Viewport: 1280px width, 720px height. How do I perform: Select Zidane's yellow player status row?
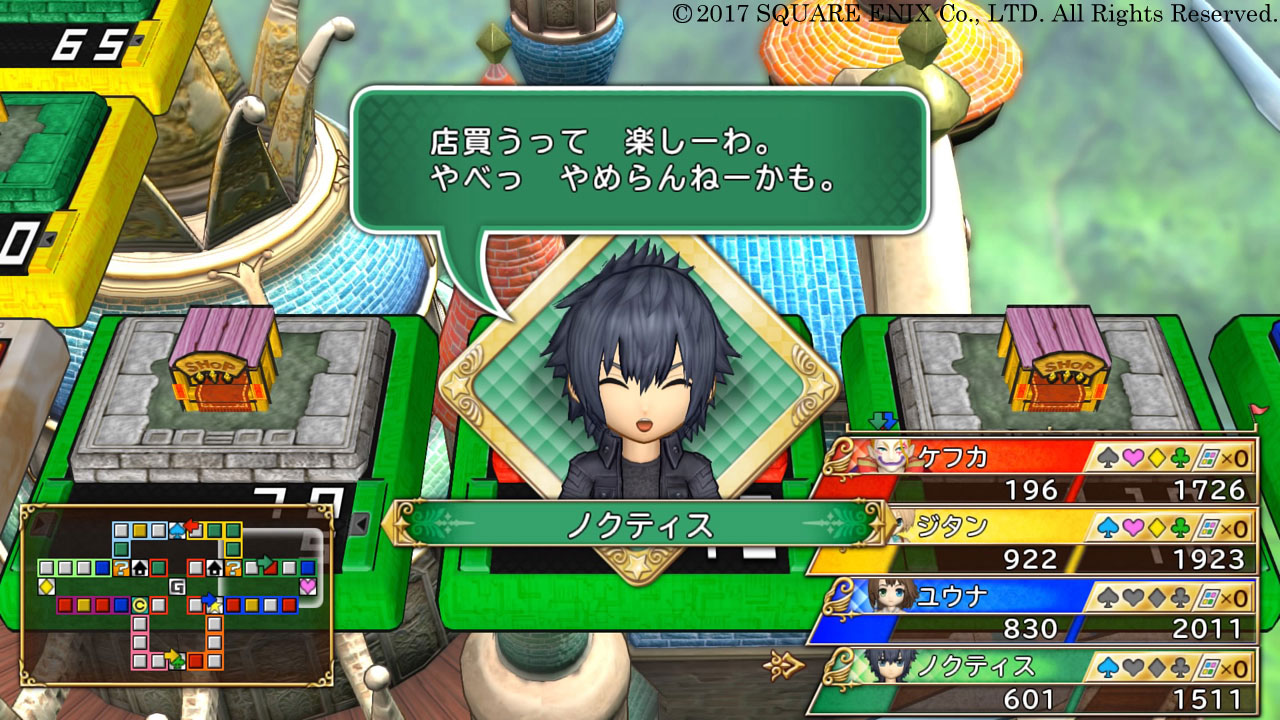coord(1035,541)
